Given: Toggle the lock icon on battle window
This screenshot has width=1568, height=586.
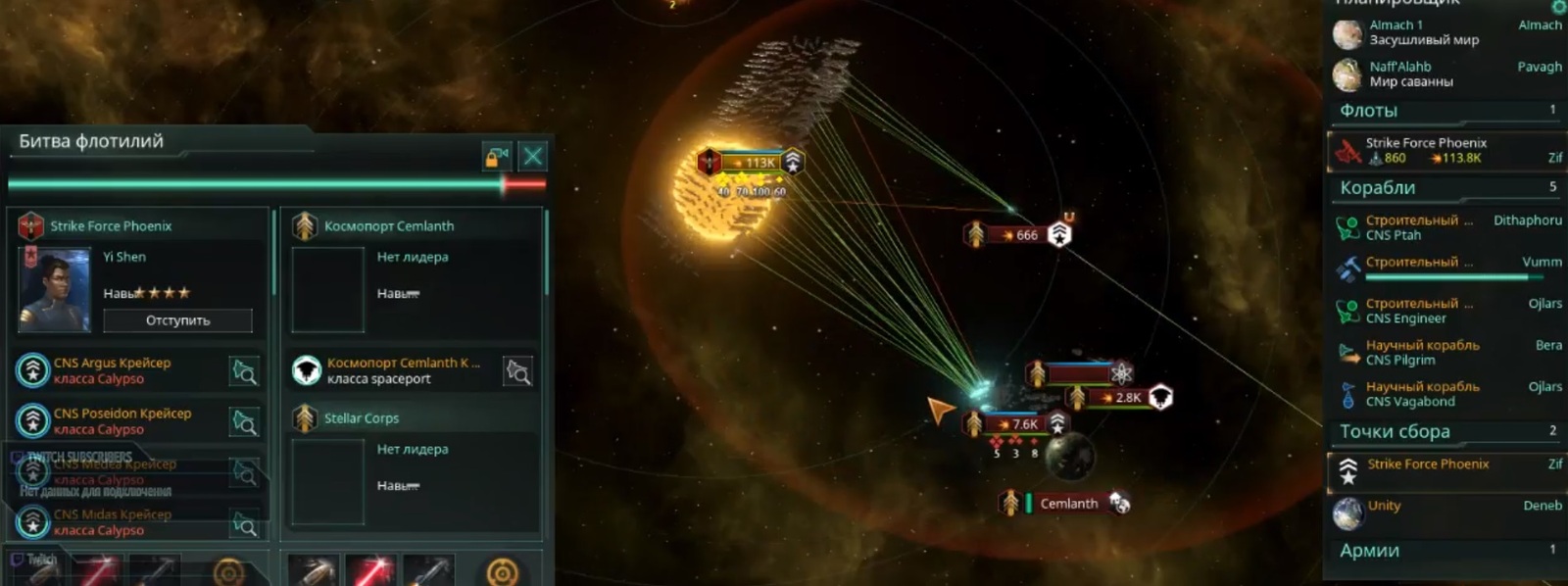Looking at the screenshot, I should 496,156.
